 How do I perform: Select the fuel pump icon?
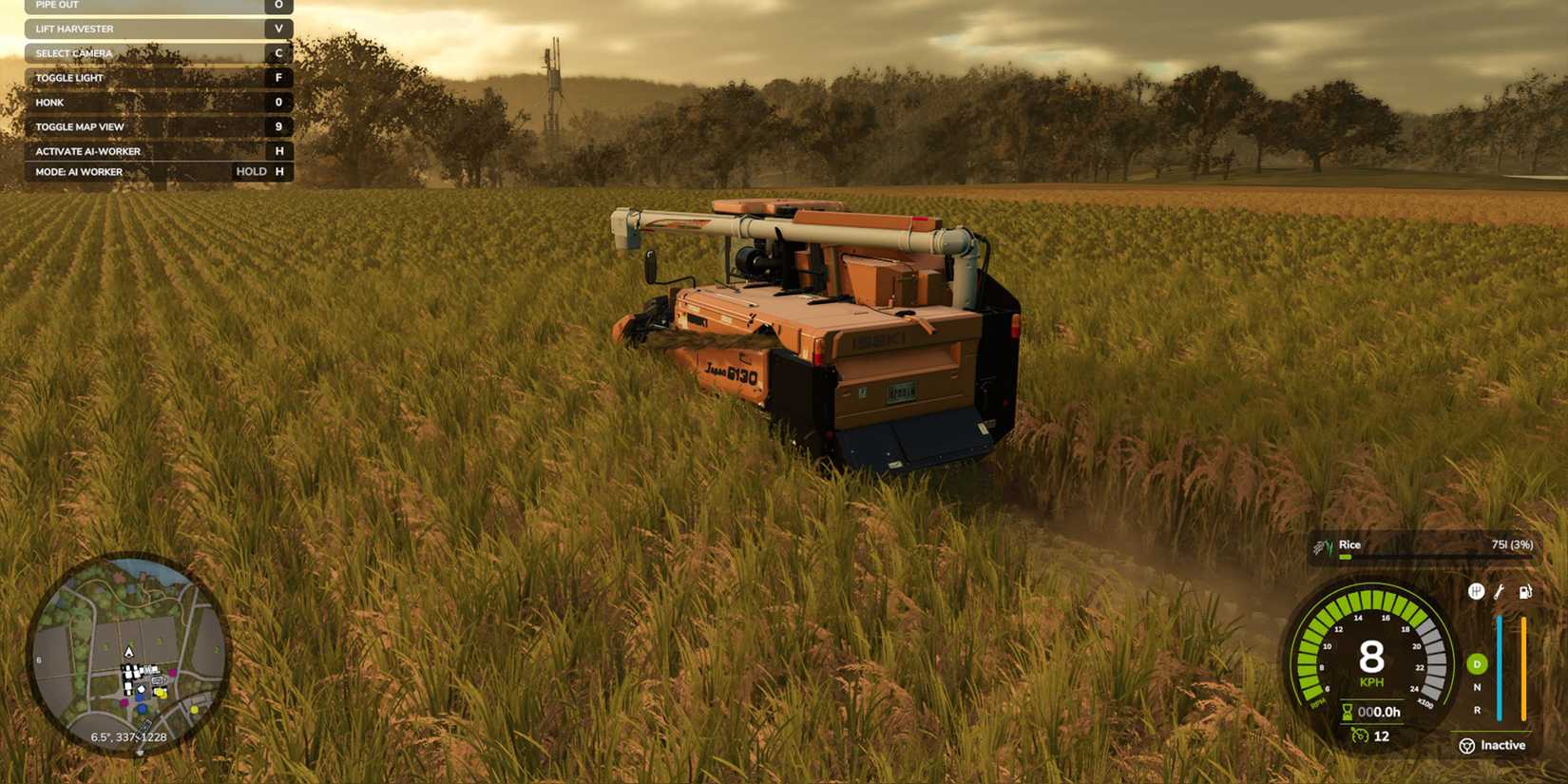coord(1524,592)
